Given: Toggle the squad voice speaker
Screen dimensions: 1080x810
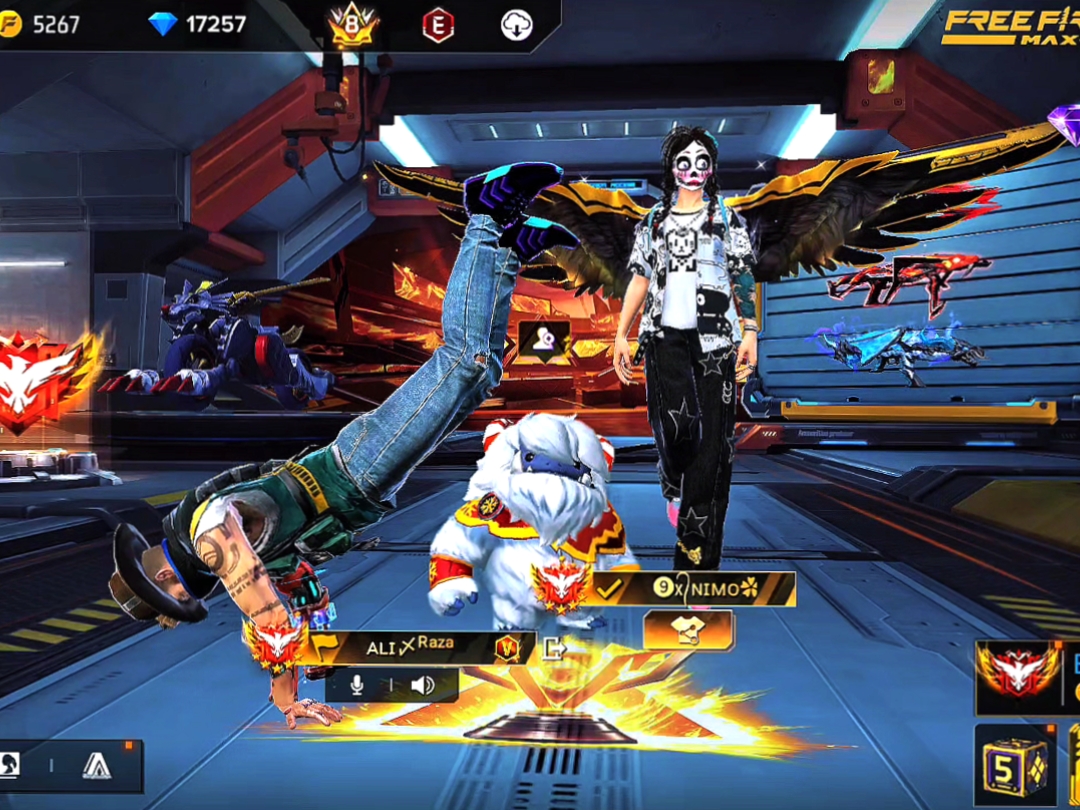Looking at the screenshot, I should pyautogui.click(x=422, y=685).
